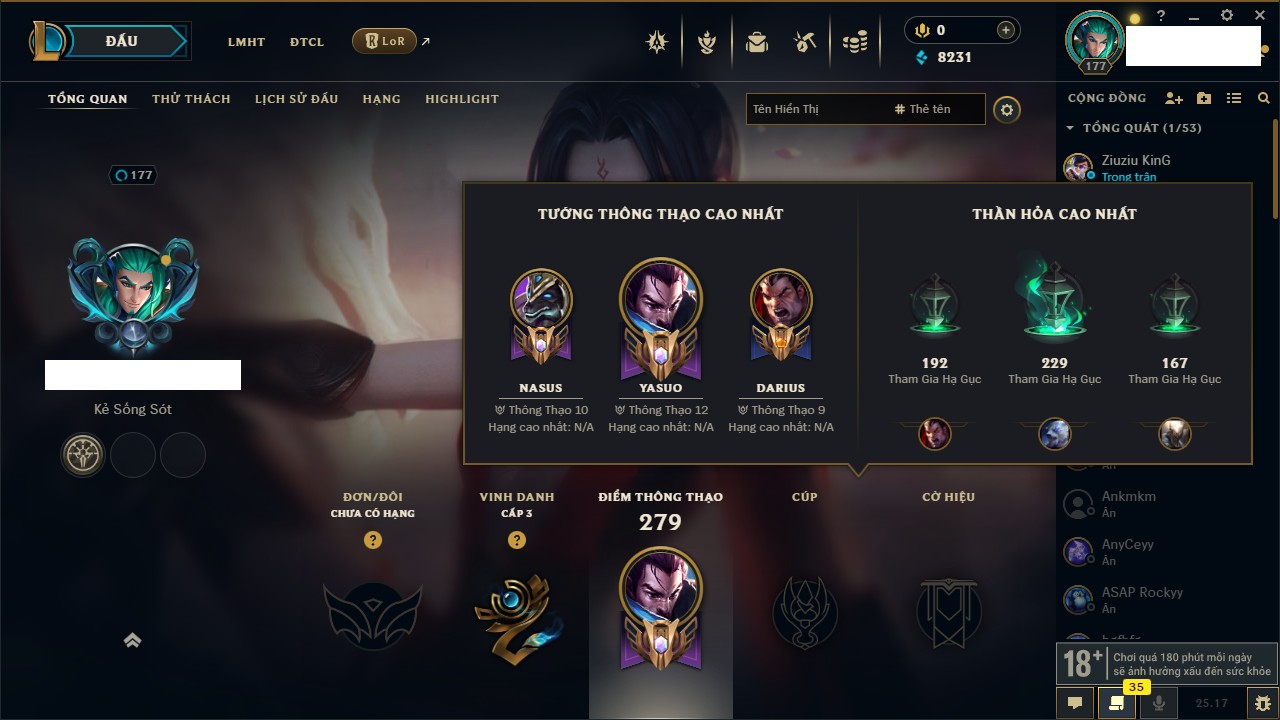Open the loot chest coins store icon

[854, 42]
